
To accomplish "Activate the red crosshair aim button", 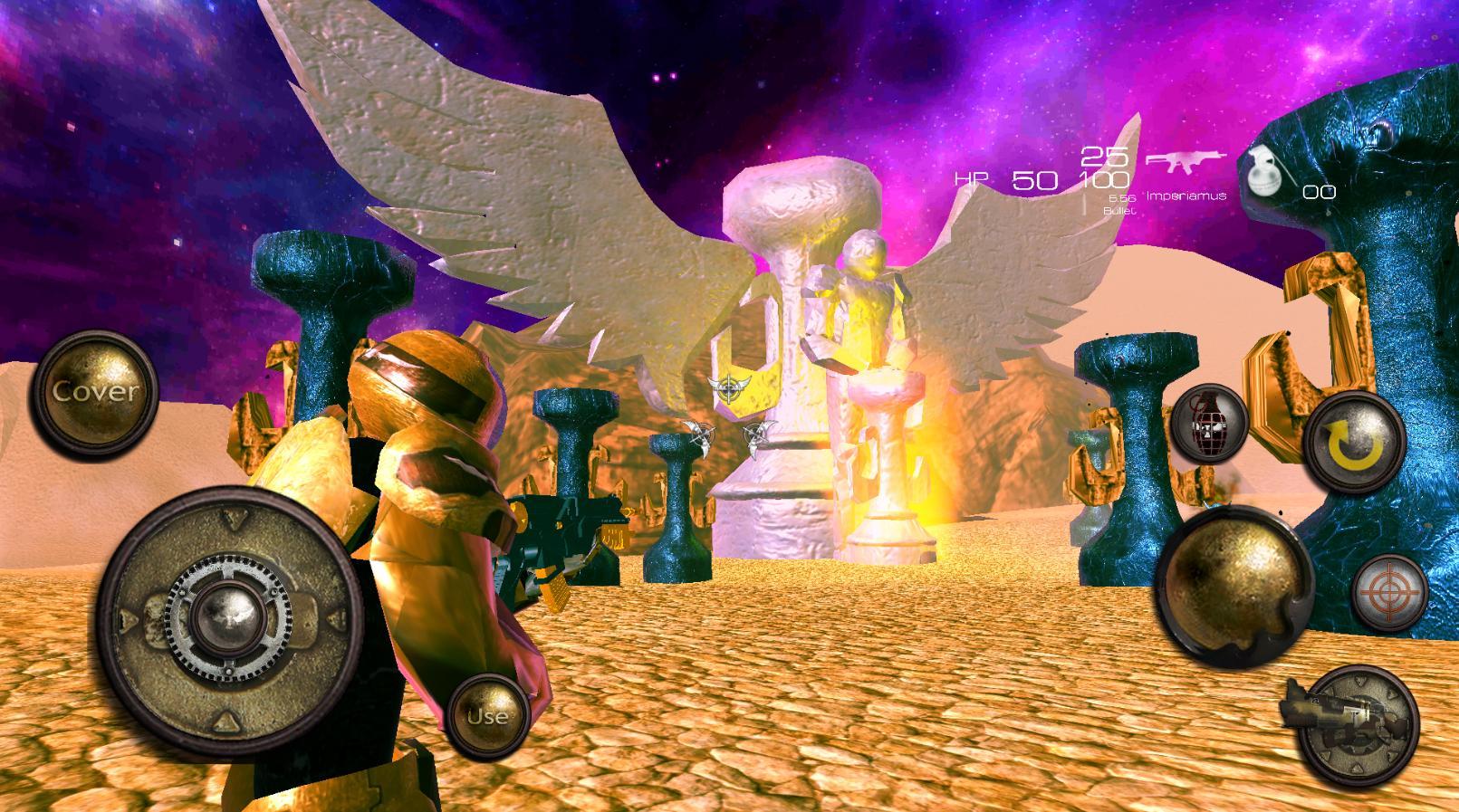I will coord(1388,594).
